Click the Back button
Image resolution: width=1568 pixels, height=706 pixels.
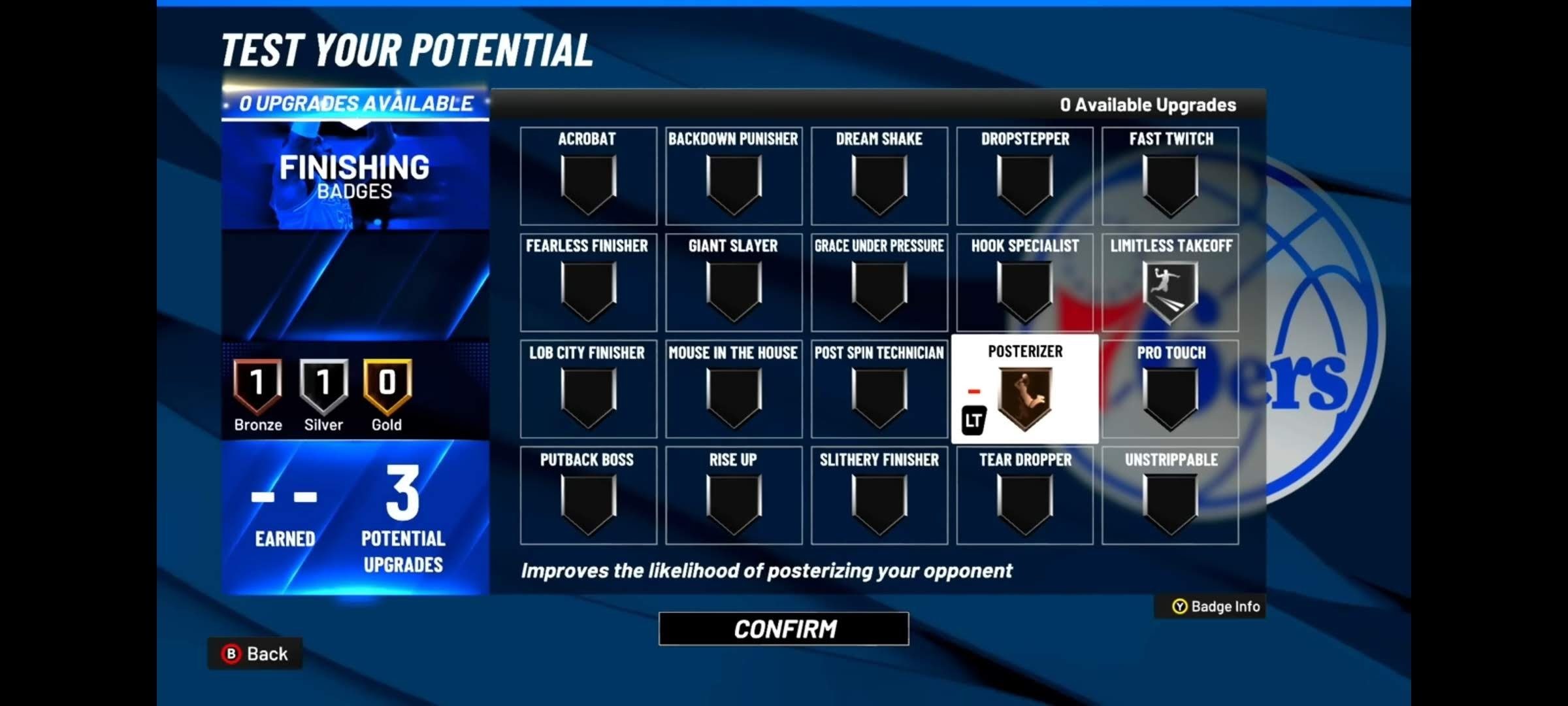pyautogui.click(x=255, y=653)
